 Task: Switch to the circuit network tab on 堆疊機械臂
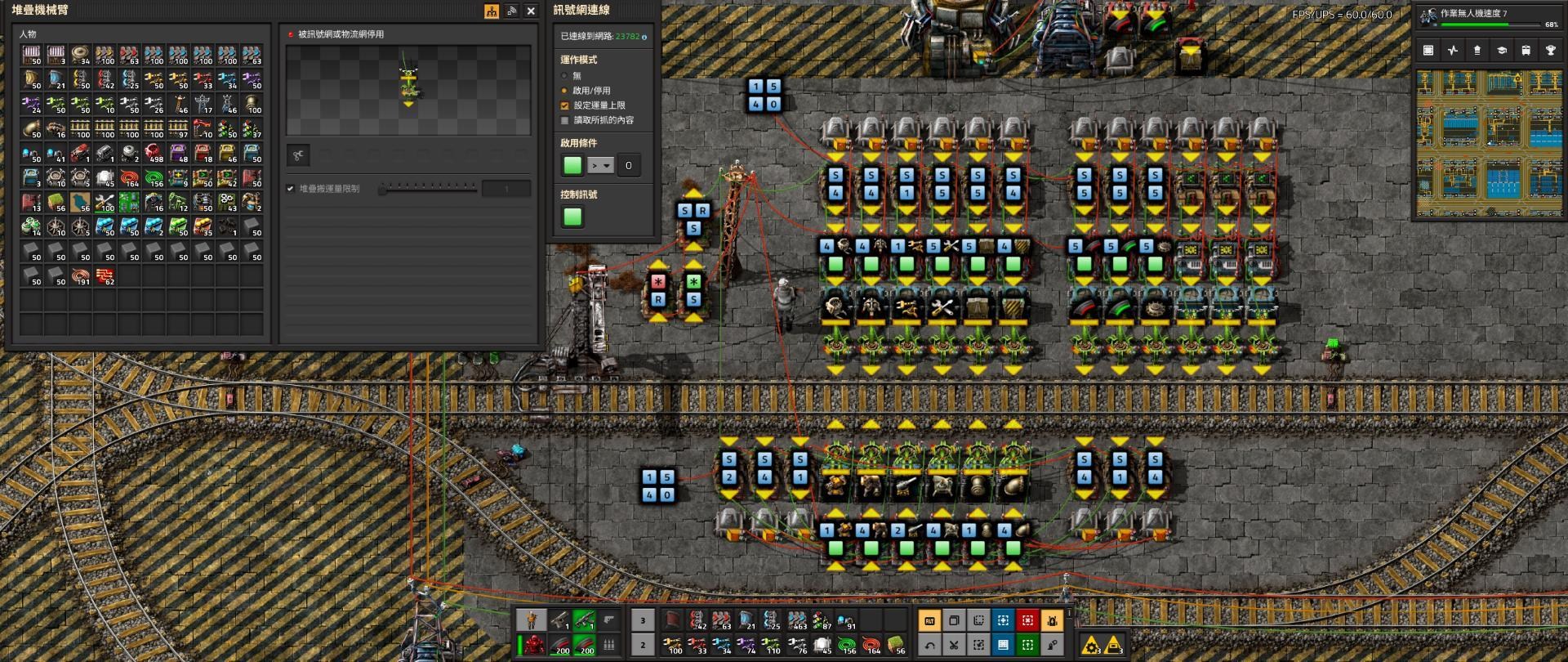pos(491,11)
